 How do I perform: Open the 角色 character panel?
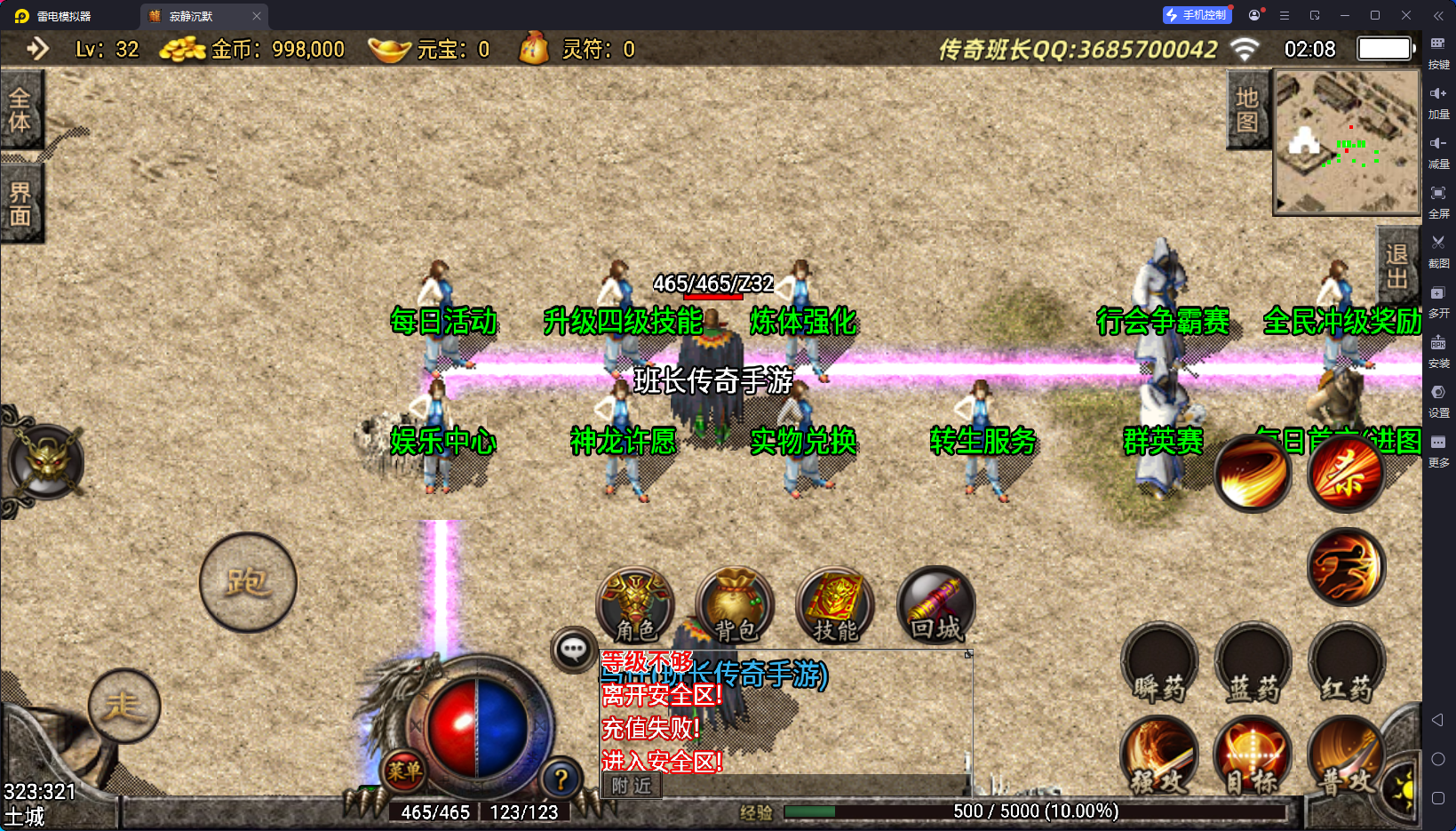pyautogui.click(x=635, y=606)
